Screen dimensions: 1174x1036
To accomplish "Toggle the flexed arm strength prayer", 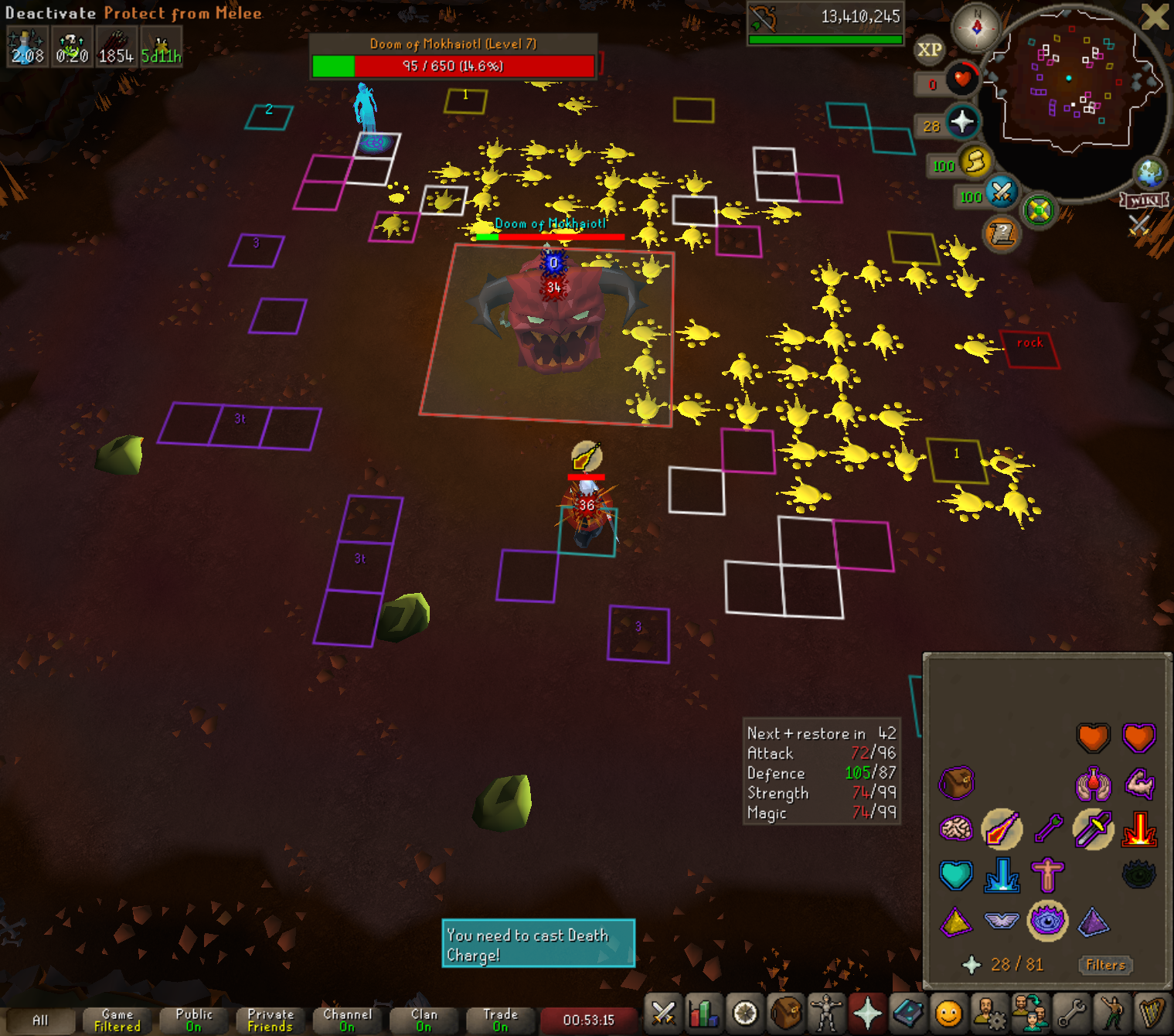I will point(1138,784).
